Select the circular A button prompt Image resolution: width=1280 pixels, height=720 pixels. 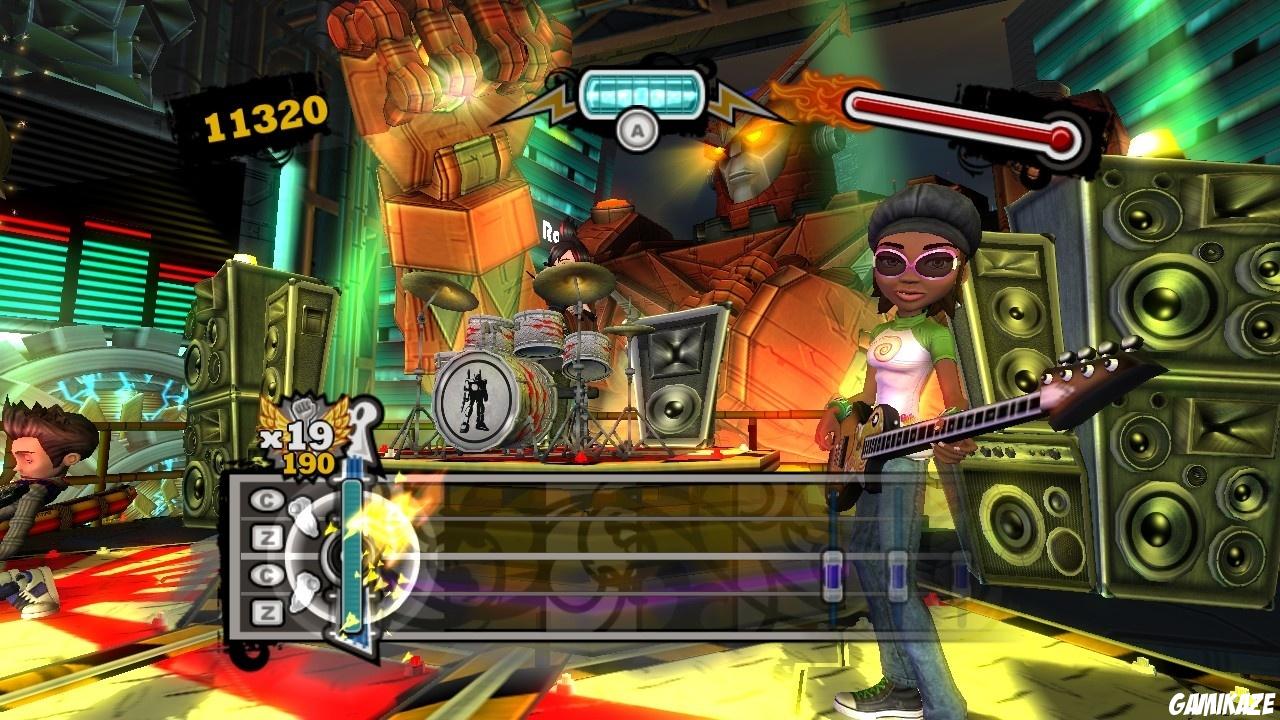pos(637,131)
